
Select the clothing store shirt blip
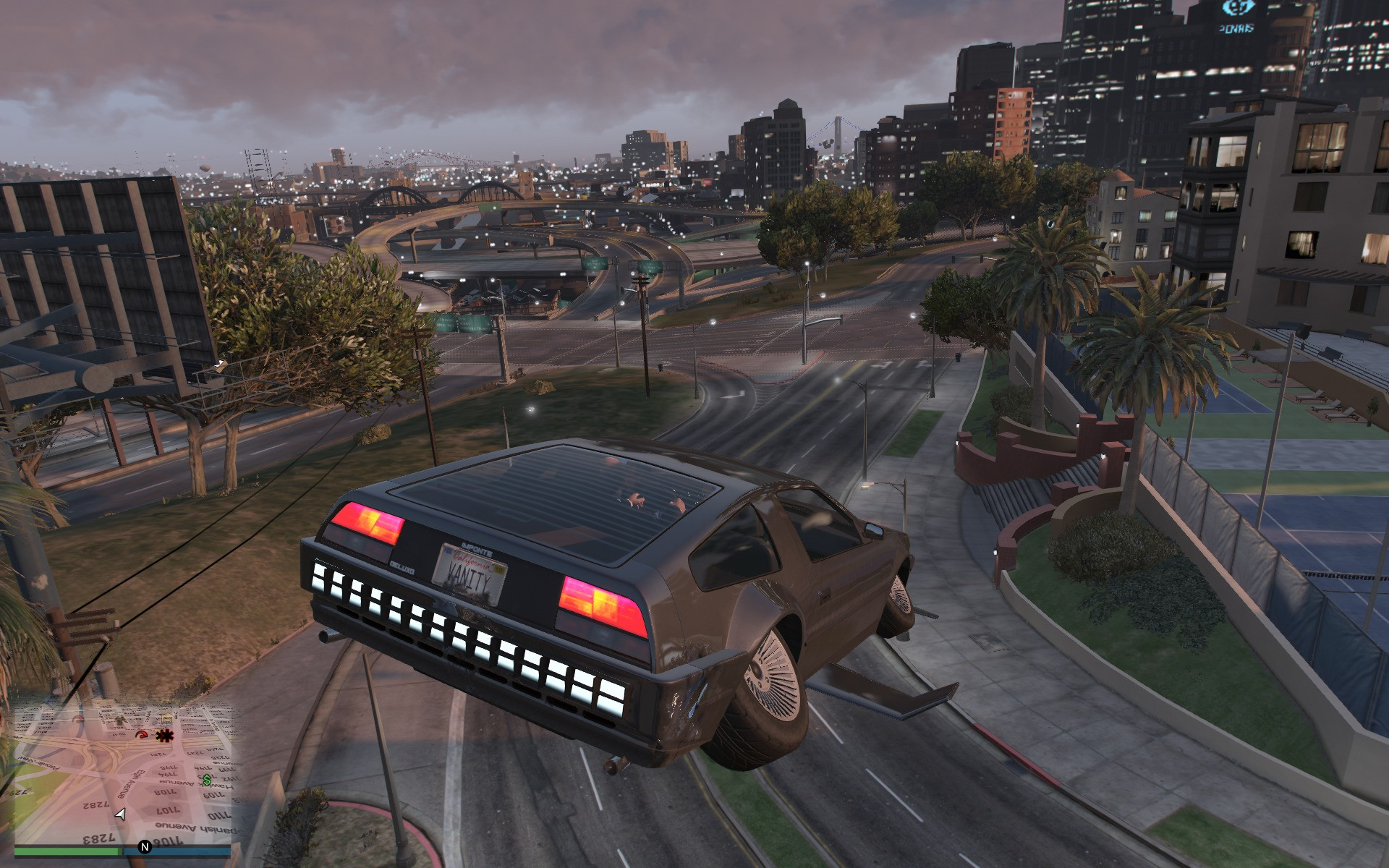121,720
